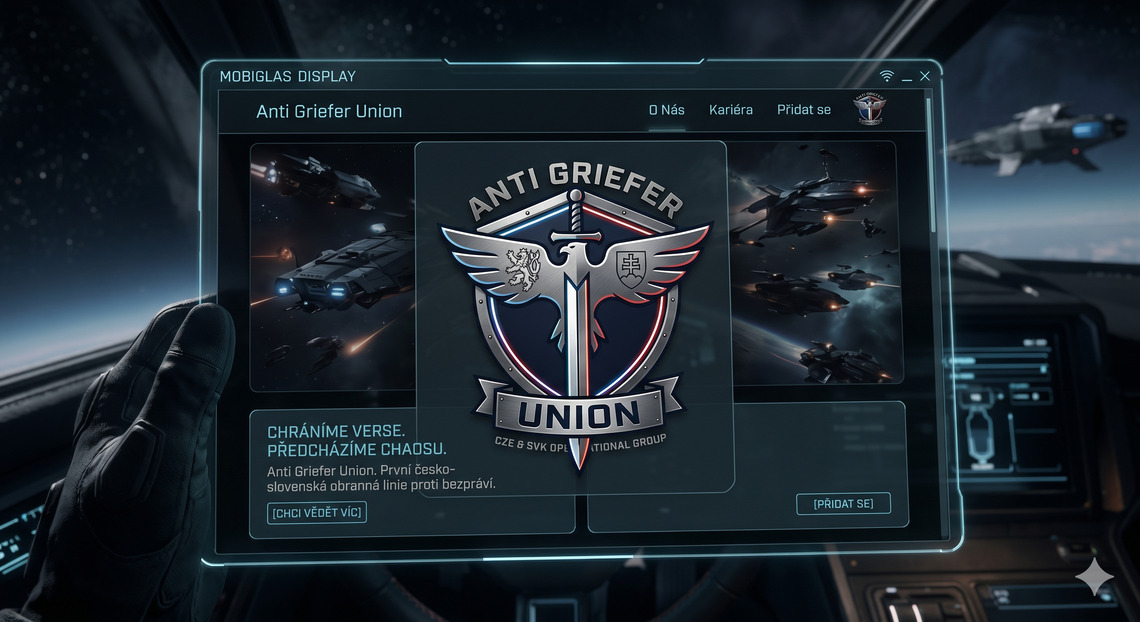The width and height of the screenshot is (1140, 622).
Task: Open the O Nás tab
Action: pyautogui.click(x=666, y=110)
